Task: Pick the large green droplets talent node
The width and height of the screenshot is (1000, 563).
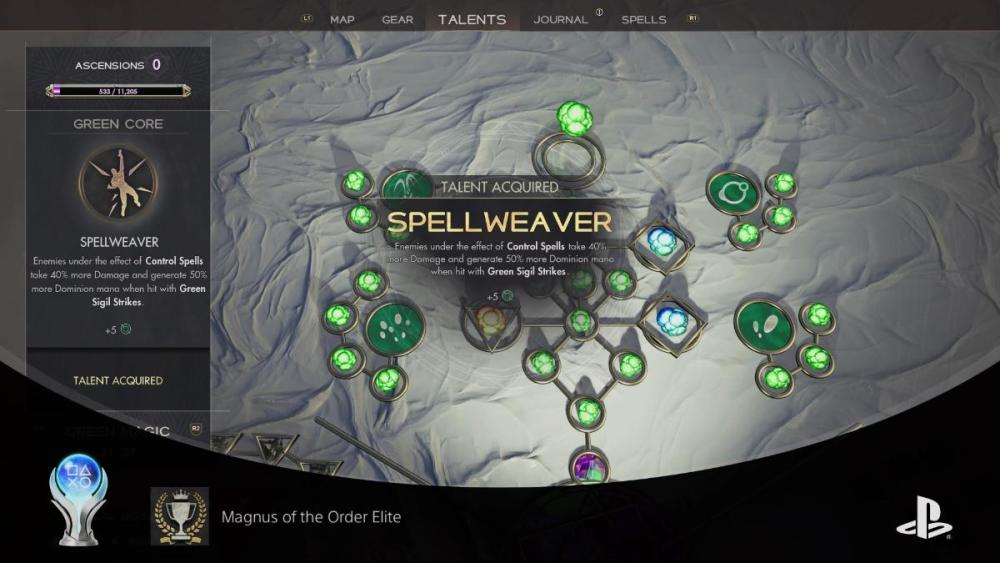Action: tap(395, 329)
